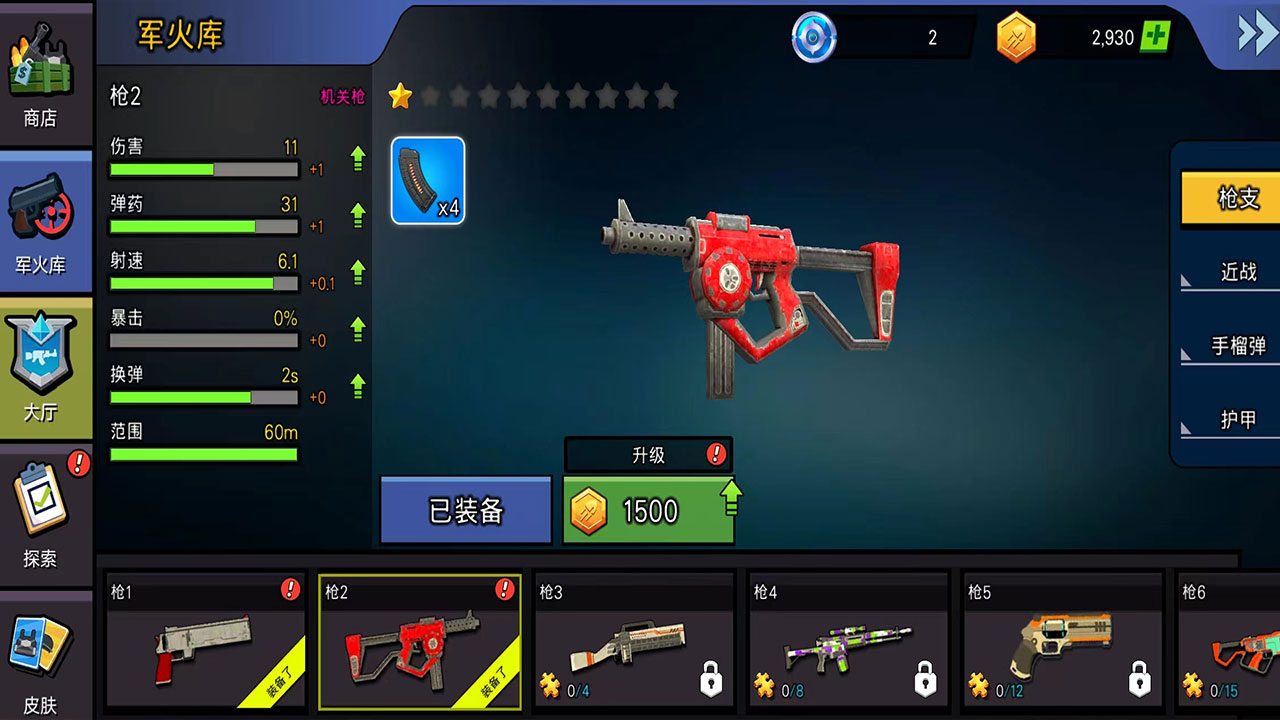The width and height of the screenshot is (1280, 720).
Task: Select the 枪2 red submachine gun card
Action: pyautogui.click(x=420, y=640)
